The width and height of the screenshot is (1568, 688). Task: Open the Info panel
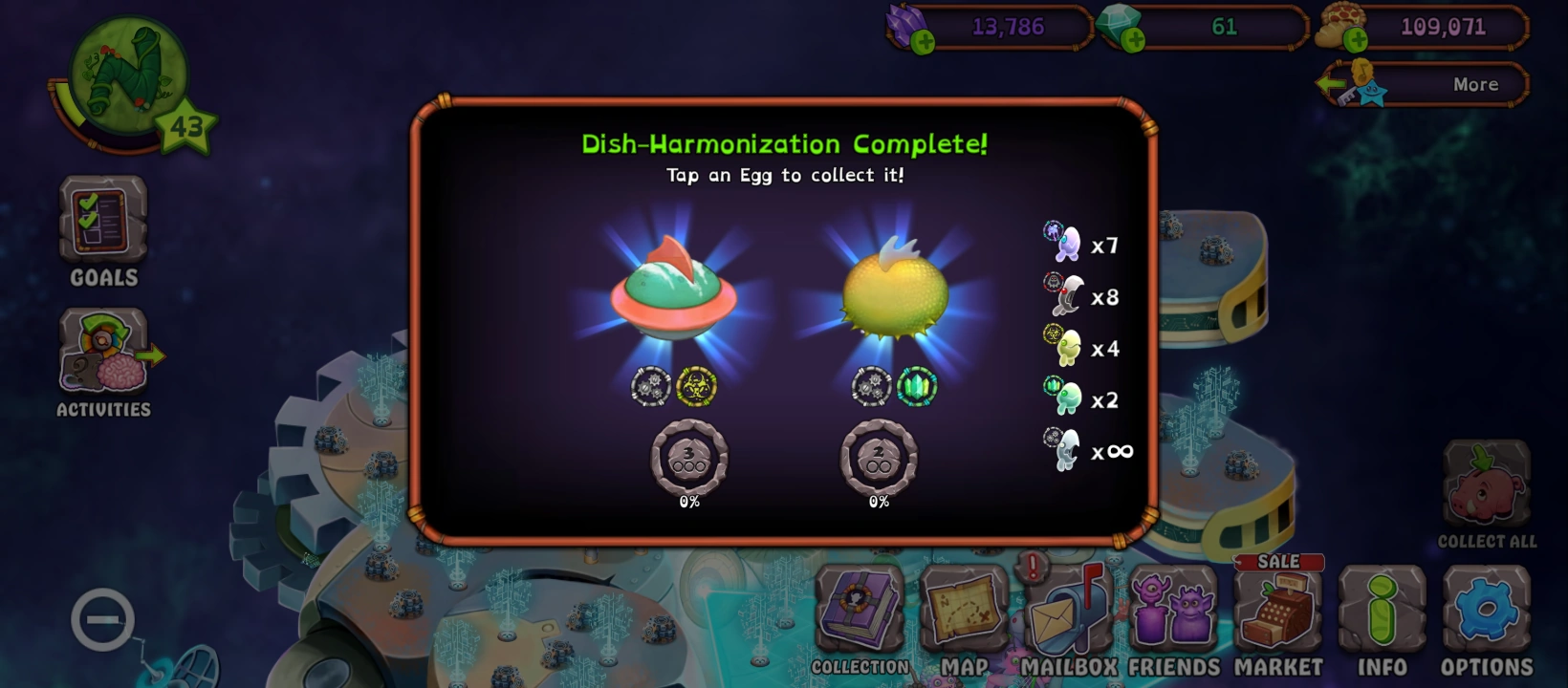tap(1382, 612)
